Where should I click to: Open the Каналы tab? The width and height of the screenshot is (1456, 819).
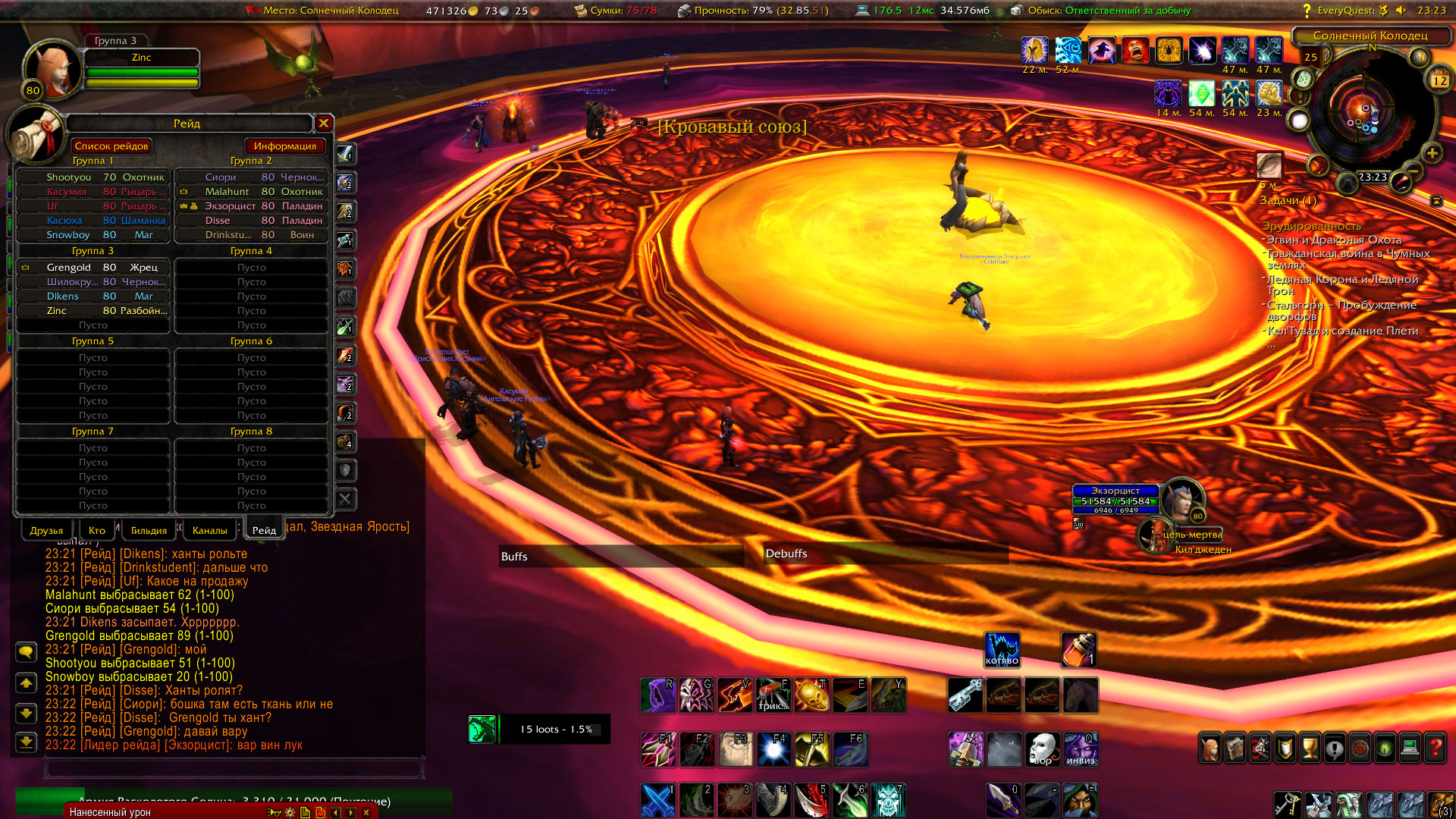tap(209, 530)
